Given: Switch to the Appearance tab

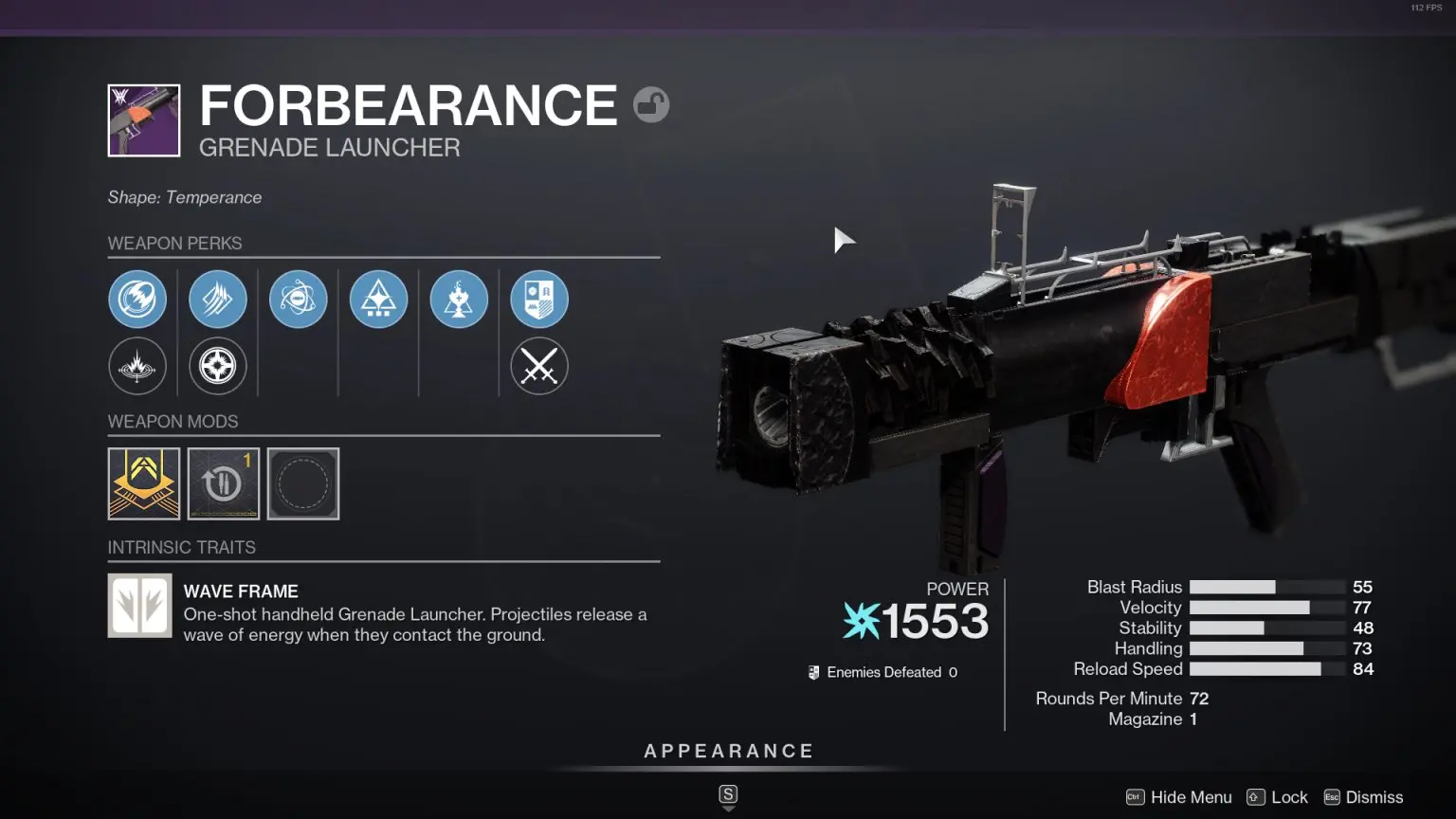Looking at the screenshot, I should pos(728,750).
